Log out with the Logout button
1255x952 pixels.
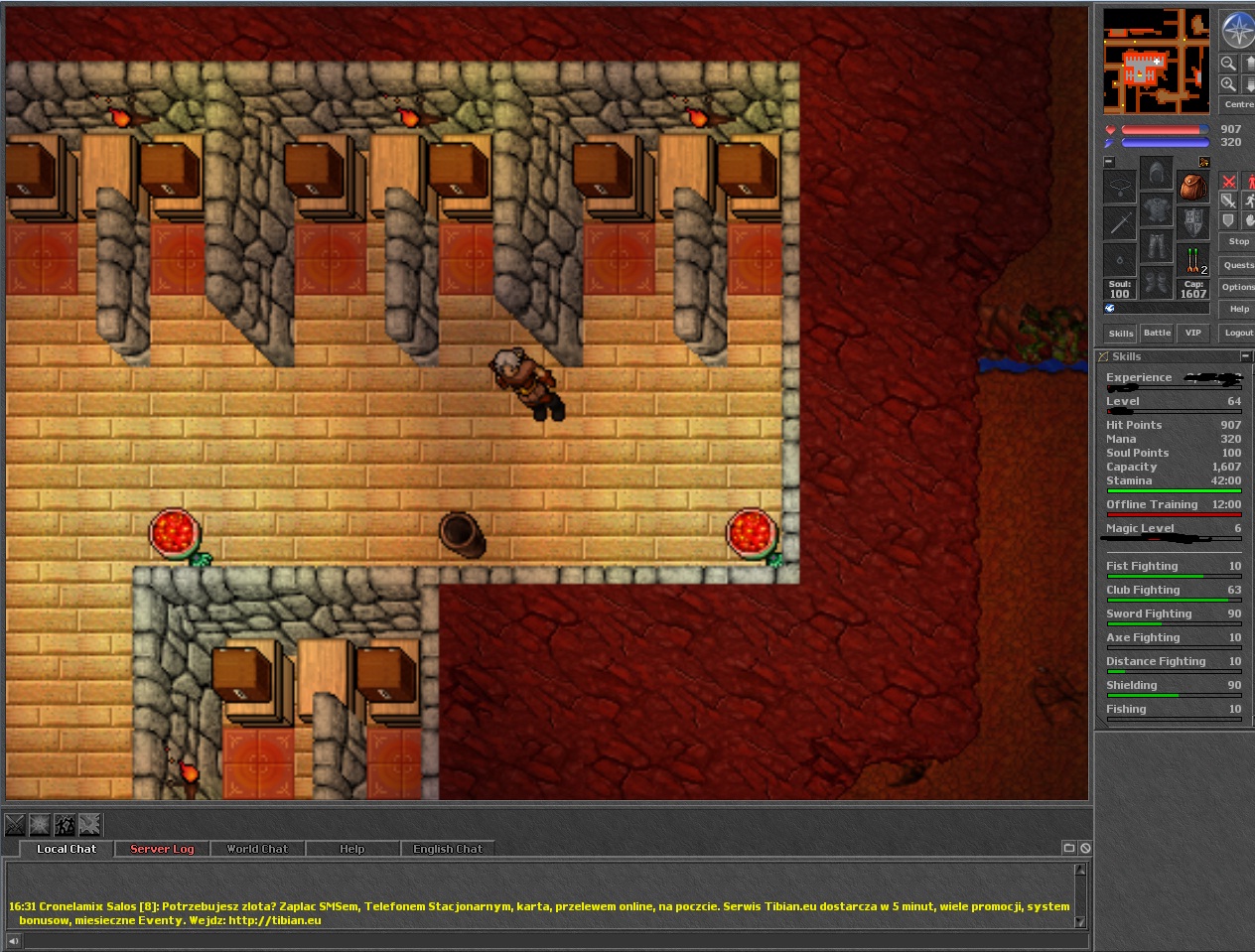pos(1238,334)
